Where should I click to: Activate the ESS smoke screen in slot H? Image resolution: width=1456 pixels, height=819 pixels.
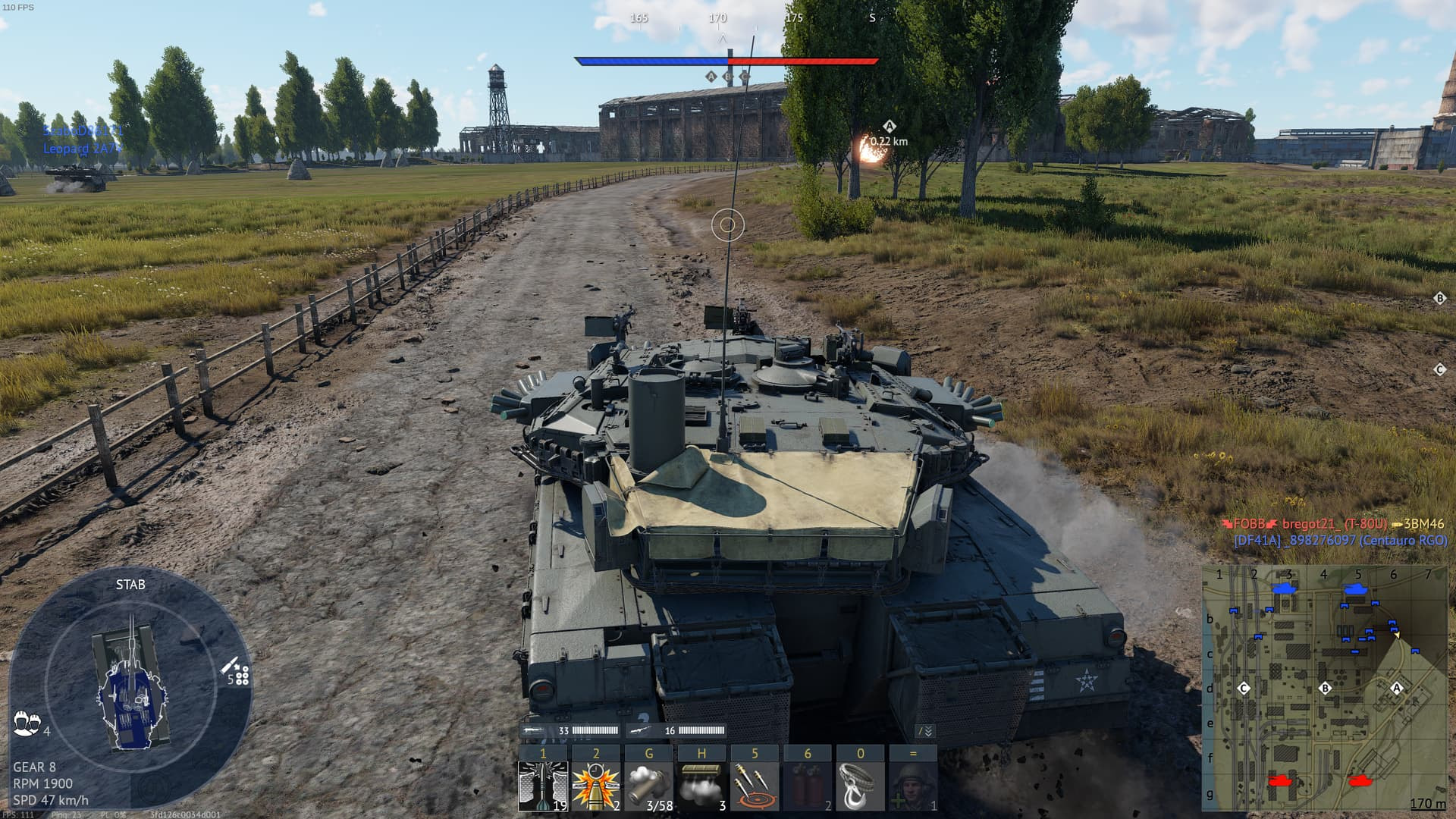click(x=701, y=785)
